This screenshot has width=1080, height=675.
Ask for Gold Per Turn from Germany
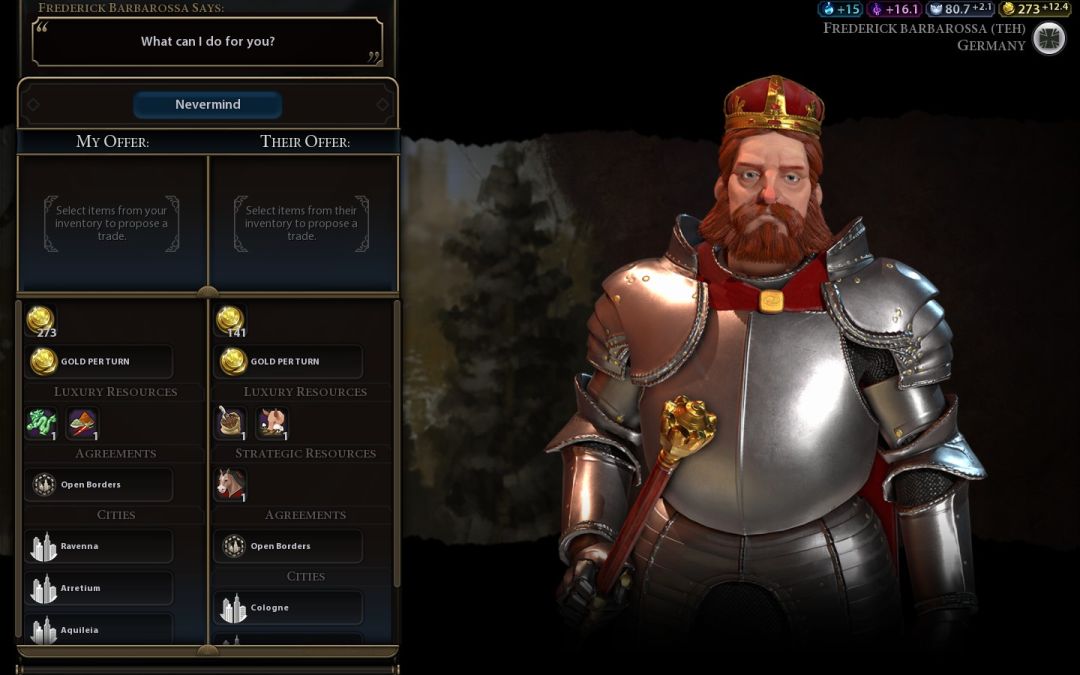coord(288,361)
